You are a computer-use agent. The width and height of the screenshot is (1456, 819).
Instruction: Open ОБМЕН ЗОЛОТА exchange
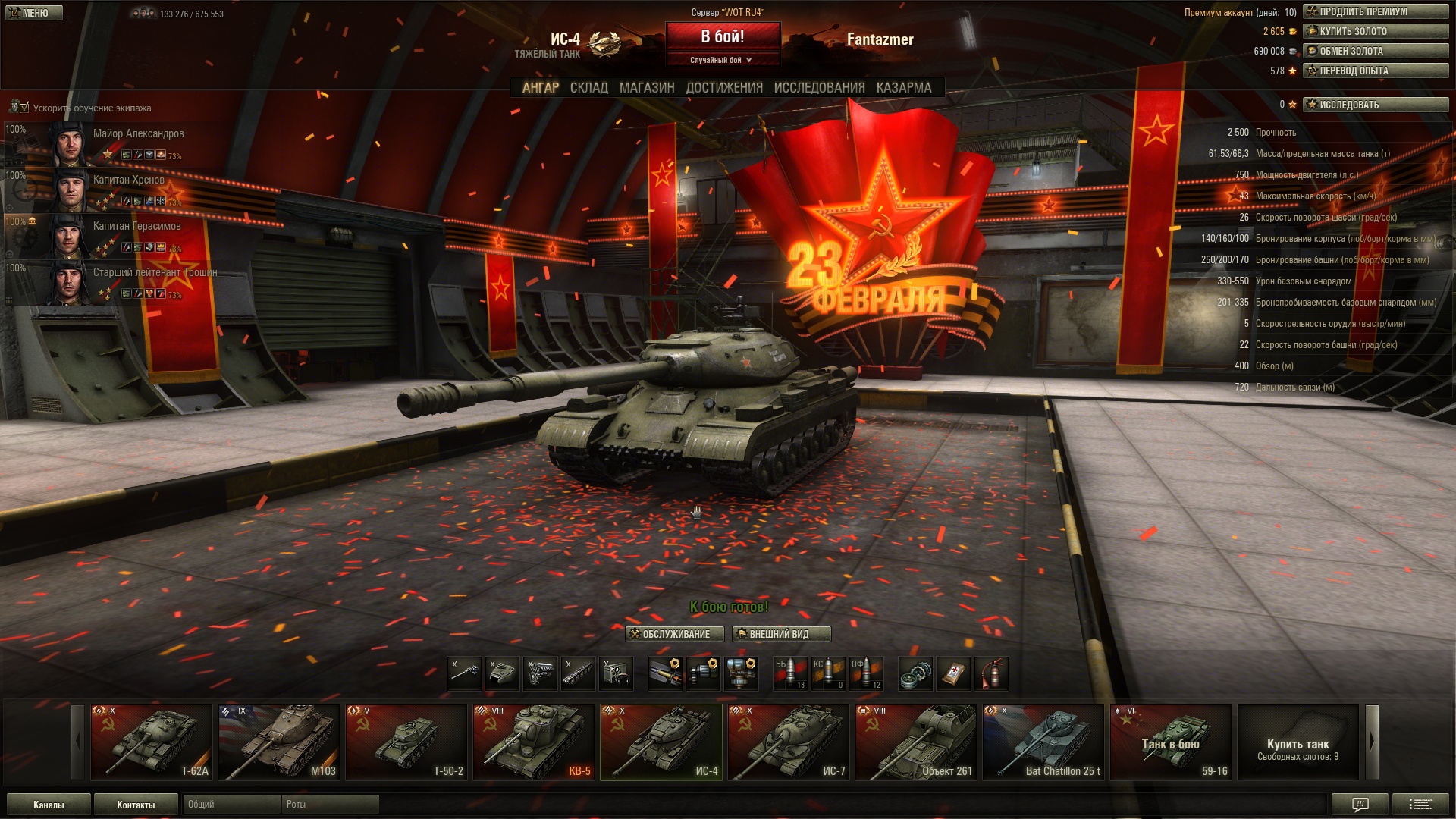coord(1376,51)
